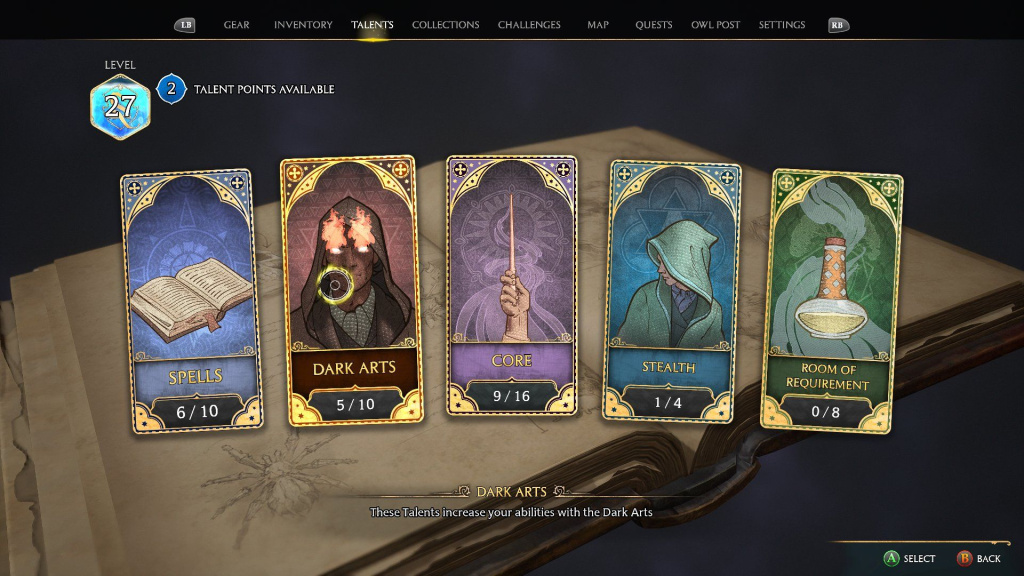1024x576 pixels.
Task: Select the Talents tab
Action: [372, 25]
